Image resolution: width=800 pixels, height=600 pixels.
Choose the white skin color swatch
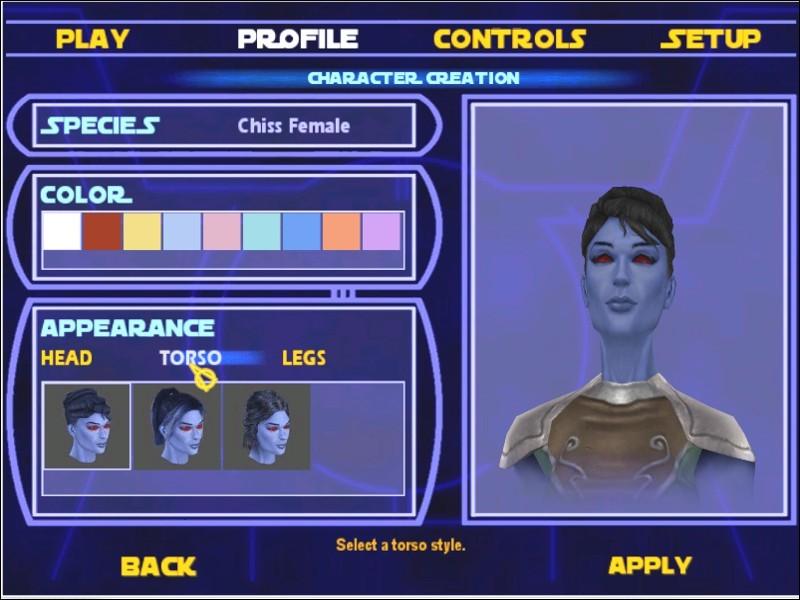(61, 231)
